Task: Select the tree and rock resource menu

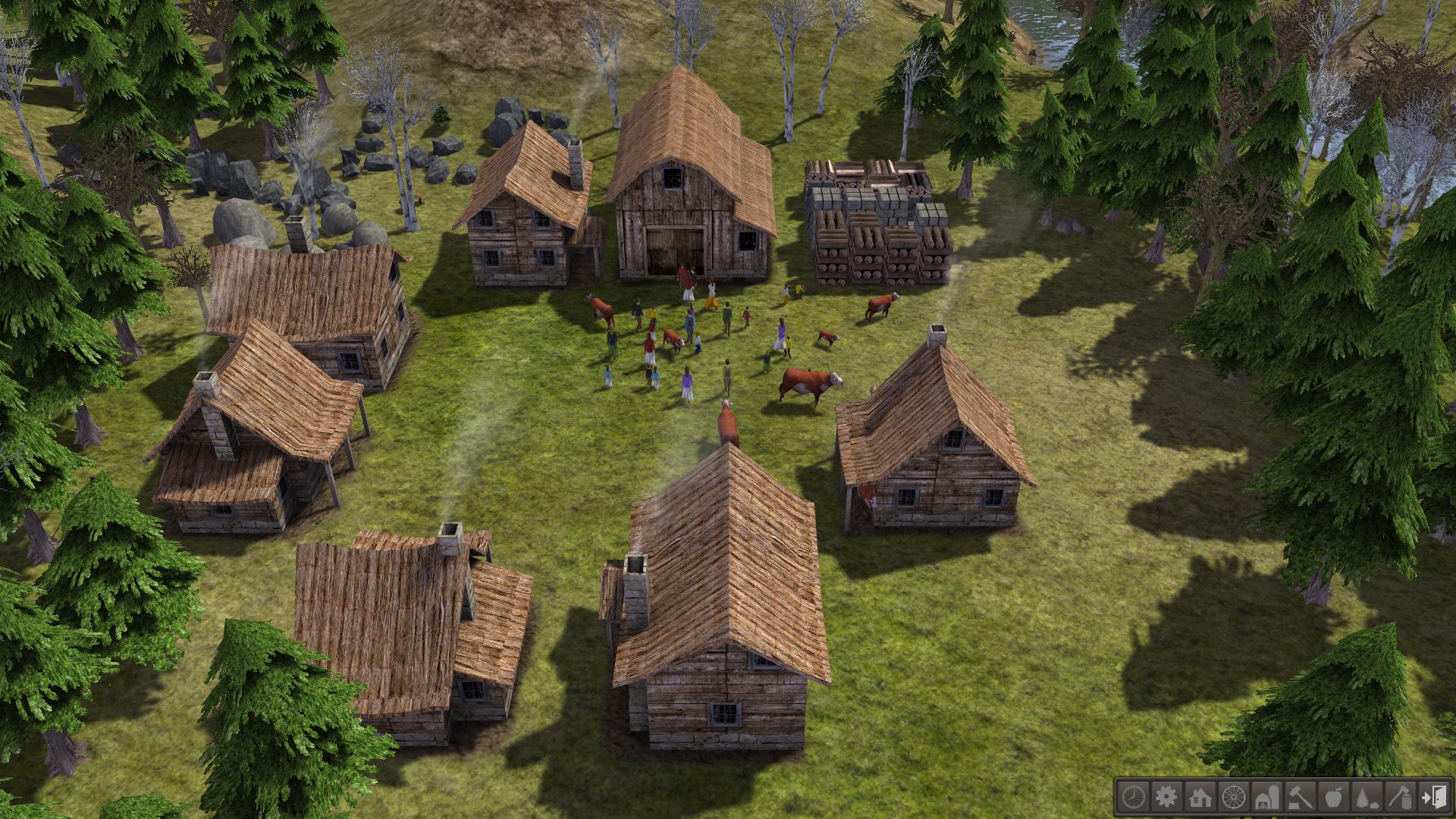Action: [x=1367, y=796]
